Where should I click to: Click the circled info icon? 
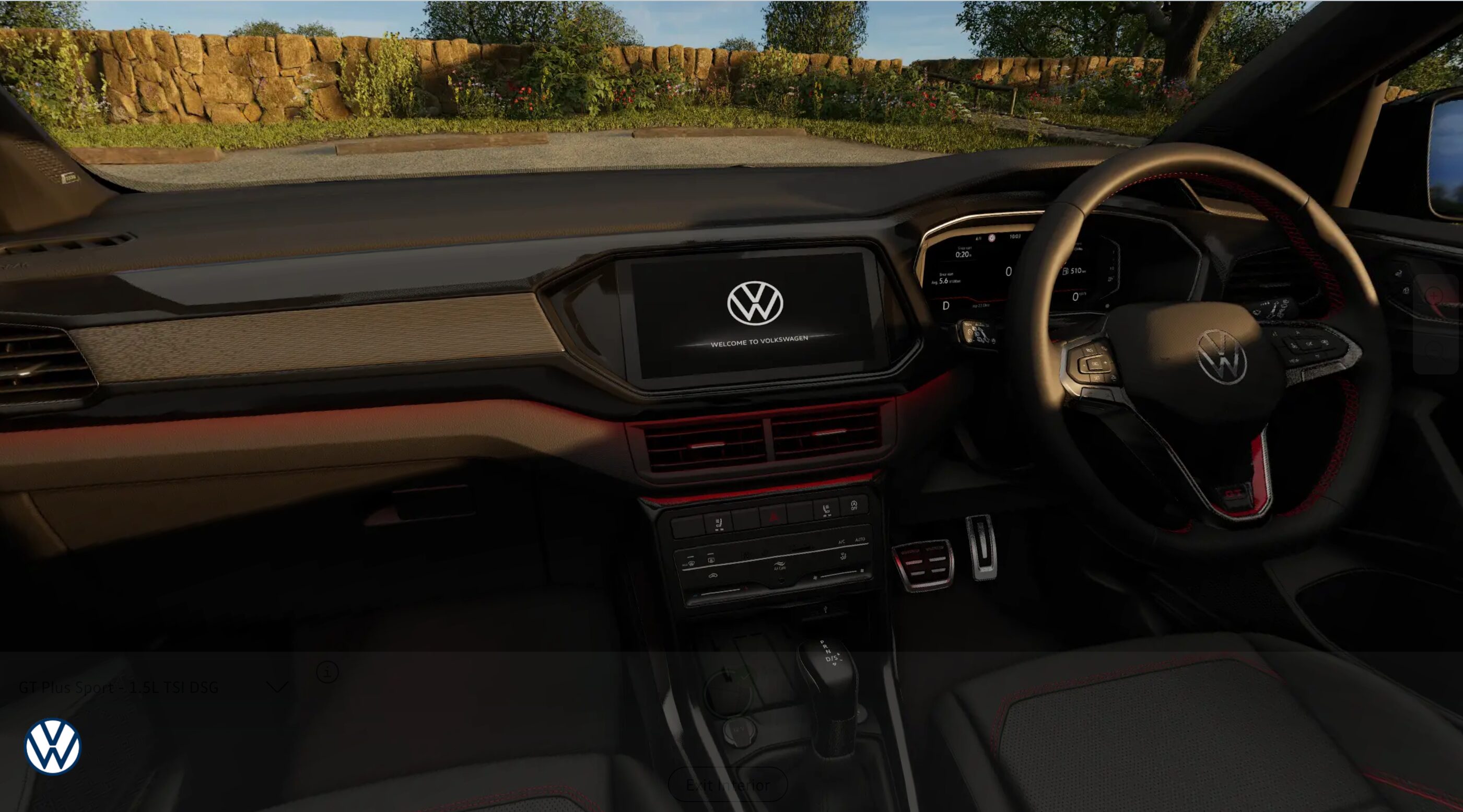[327, 672]
